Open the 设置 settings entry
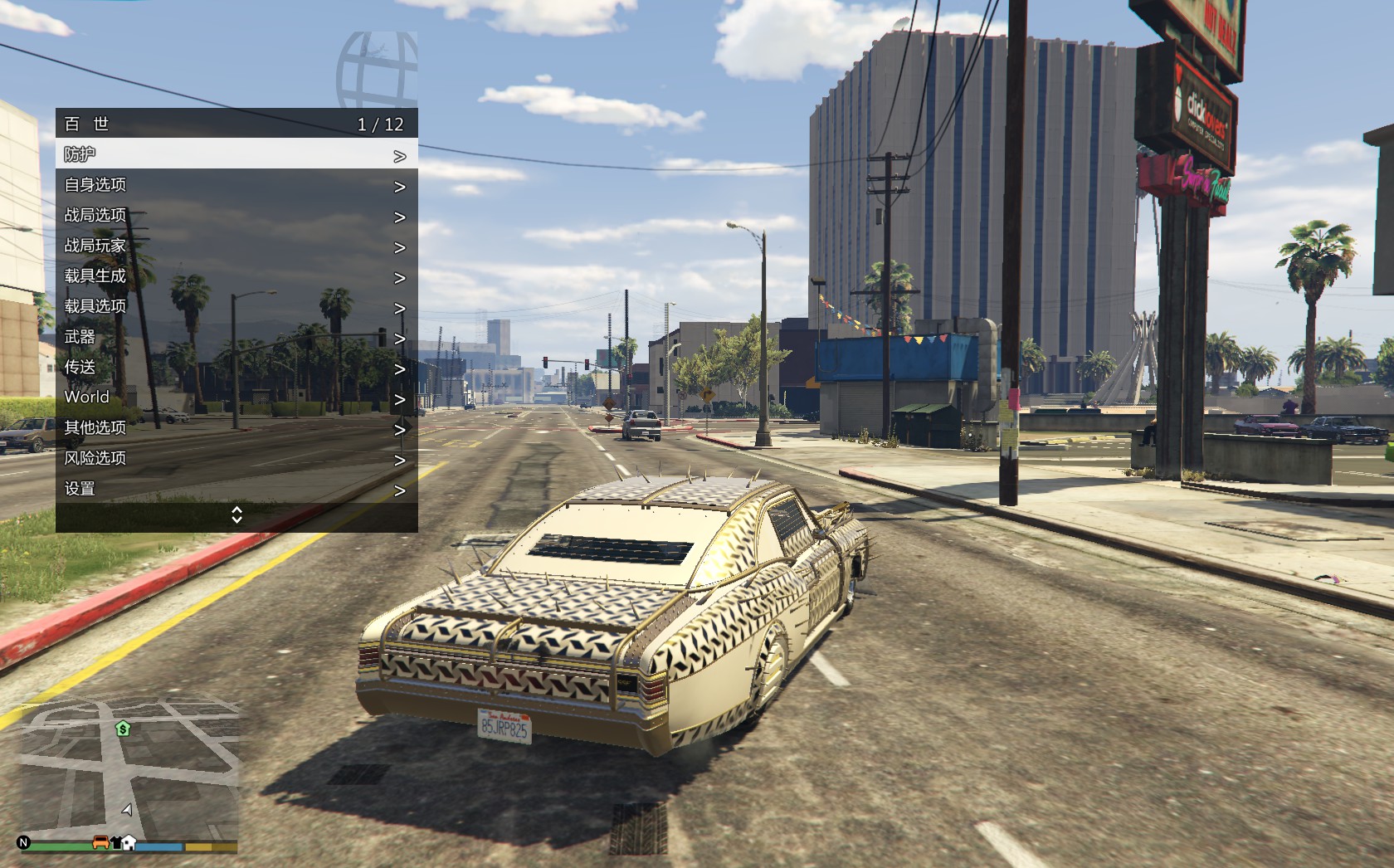The height and width of the screenshot is (868, 1394). pos(78,489)
